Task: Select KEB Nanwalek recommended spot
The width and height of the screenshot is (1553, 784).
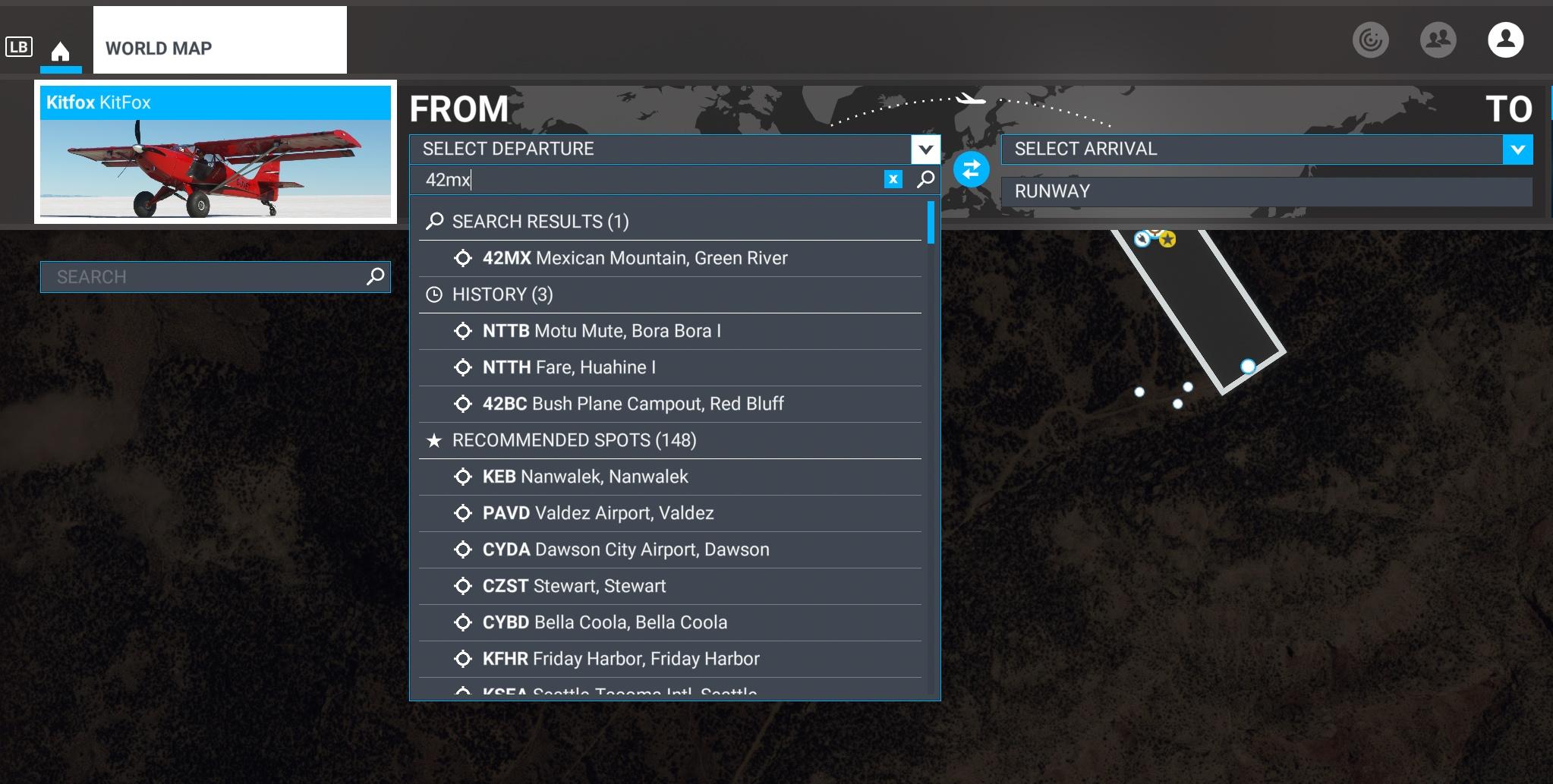Action: point(584,477)
